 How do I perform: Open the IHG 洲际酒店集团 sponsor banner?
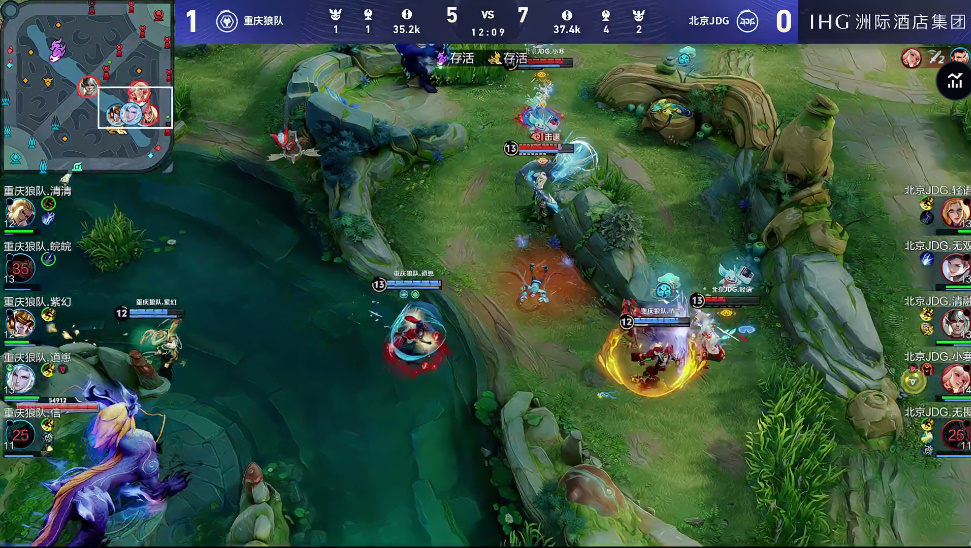pos(884,21)
